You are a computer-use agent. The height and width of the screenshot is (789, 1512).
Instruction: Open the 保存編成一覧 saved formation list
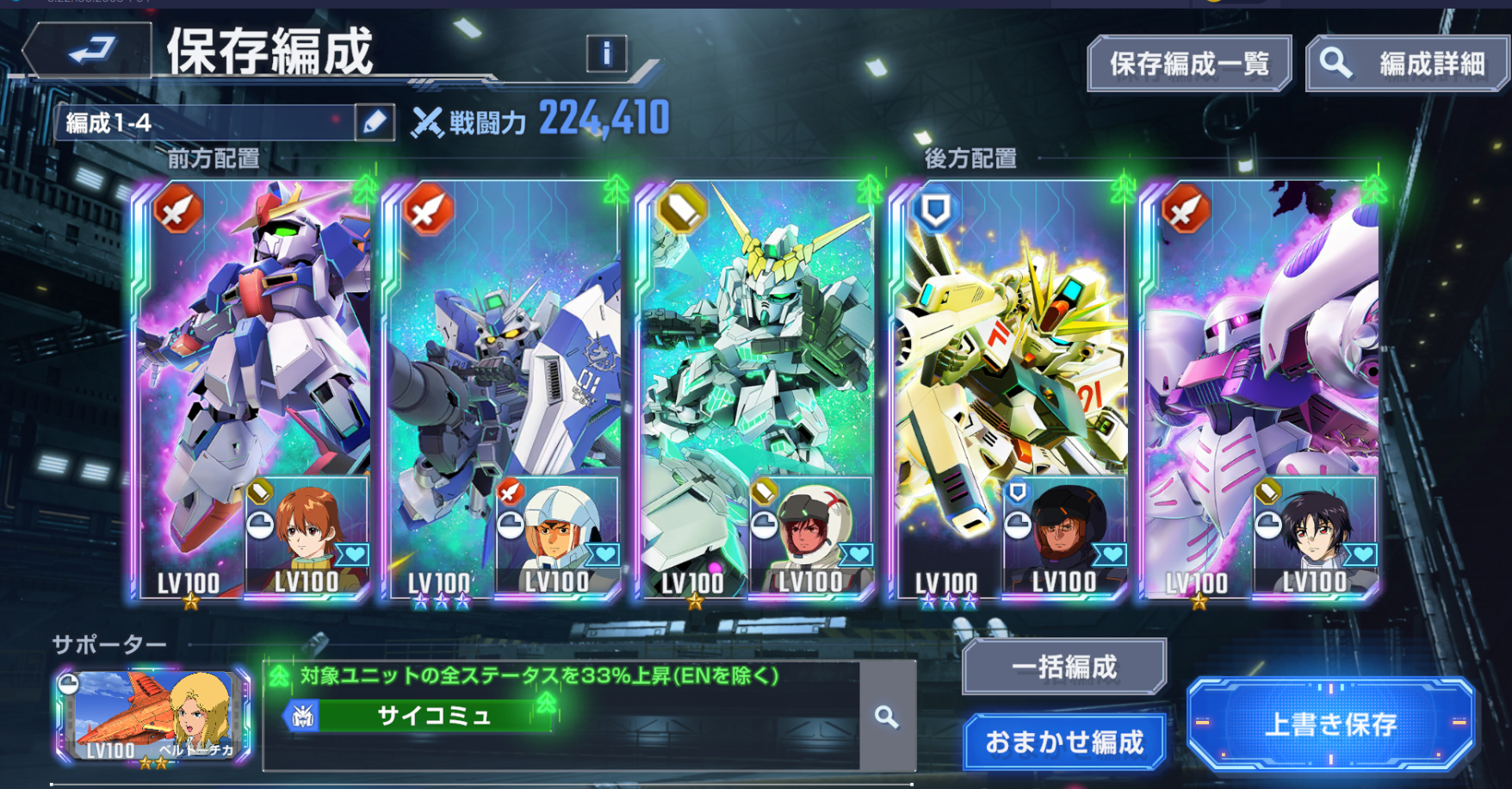[1189, 63]
